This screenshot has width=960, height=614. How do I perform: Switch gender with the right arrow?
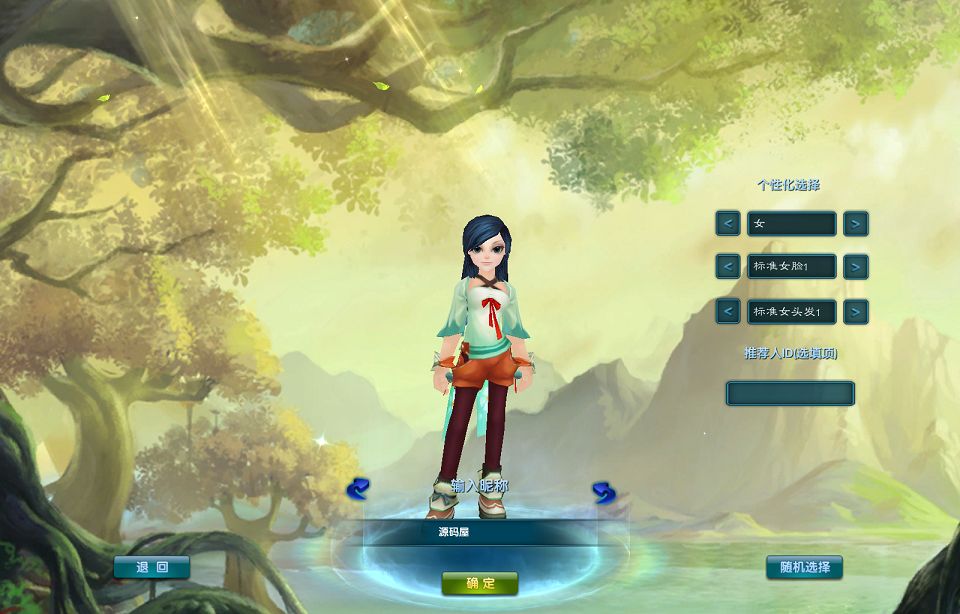[855, 224]
